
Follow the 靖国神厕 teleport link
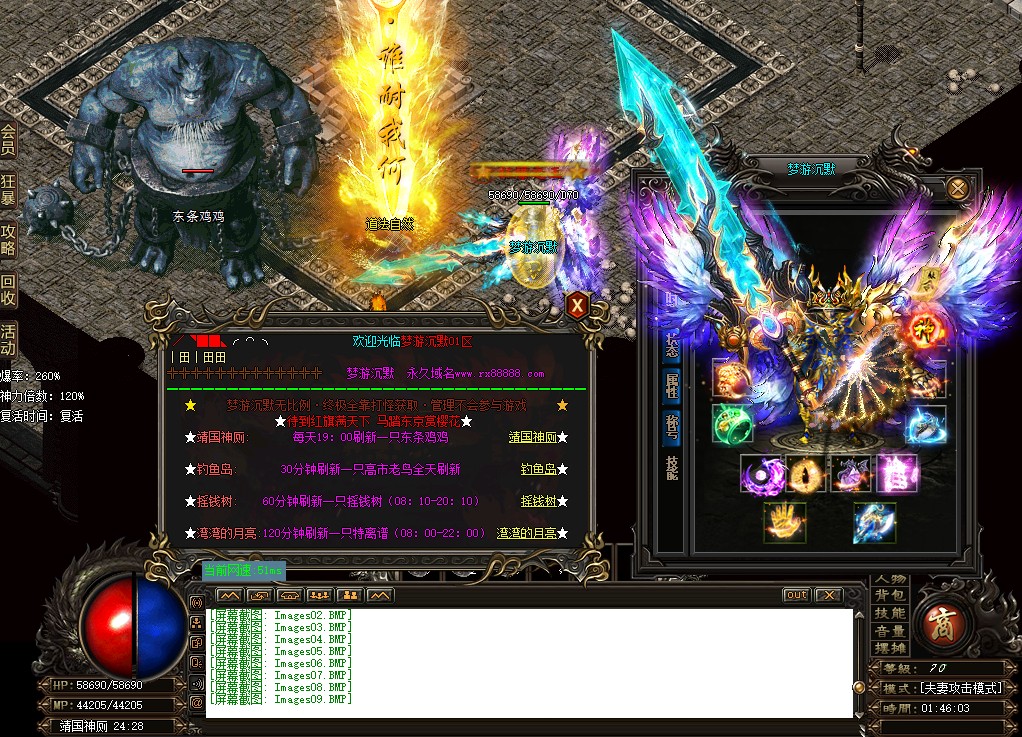pyautogui.click(x=532, y=437)
